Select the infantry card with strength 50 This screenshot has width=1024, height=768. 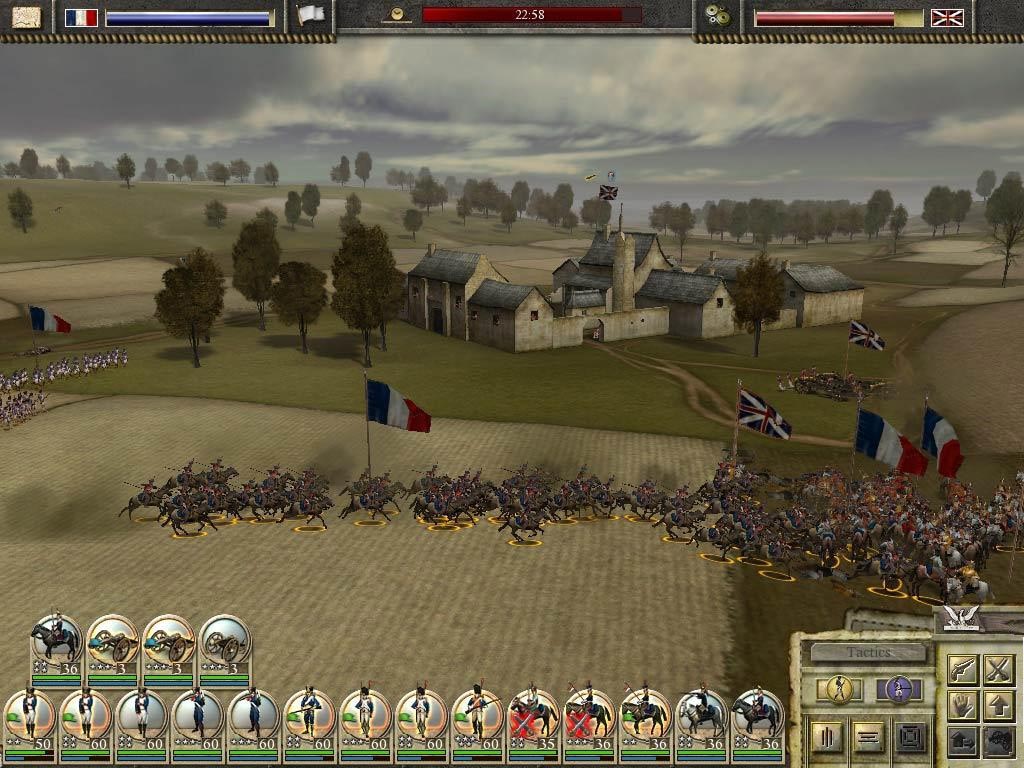pyautogui.click(x=29, y=716)
